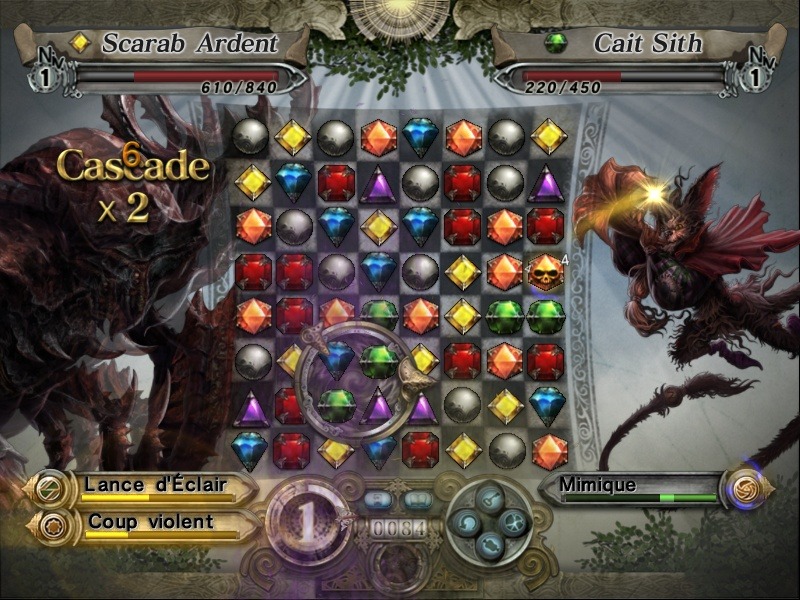Select the orange skull gem on the board
Screen dimensions: 800x600
pyautogui.click(x=548, y=271)
